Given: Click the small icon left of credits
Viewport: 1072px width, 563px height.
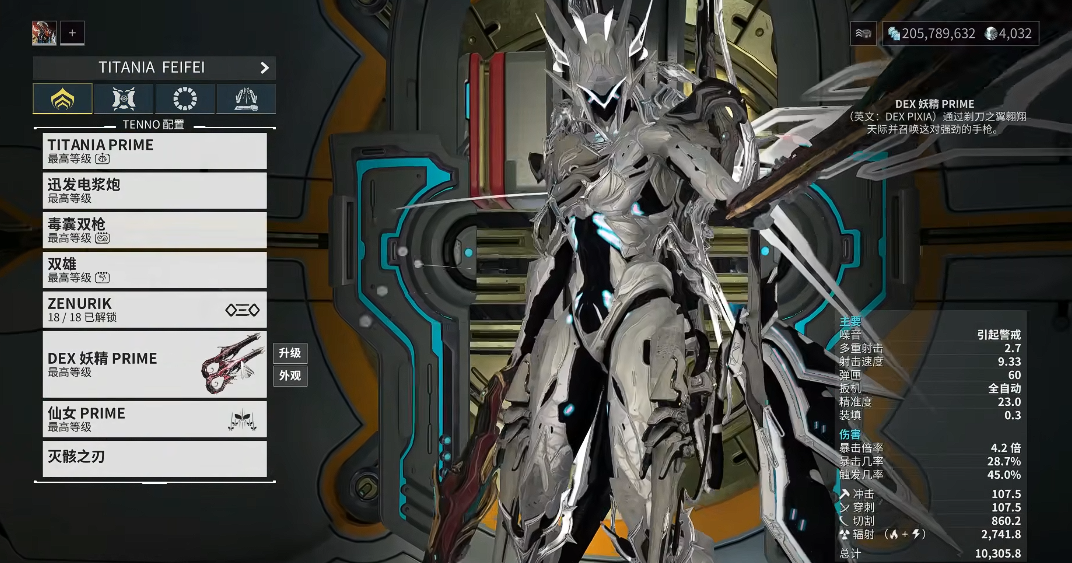Looking at the screenshot, I should click(864, 33).
